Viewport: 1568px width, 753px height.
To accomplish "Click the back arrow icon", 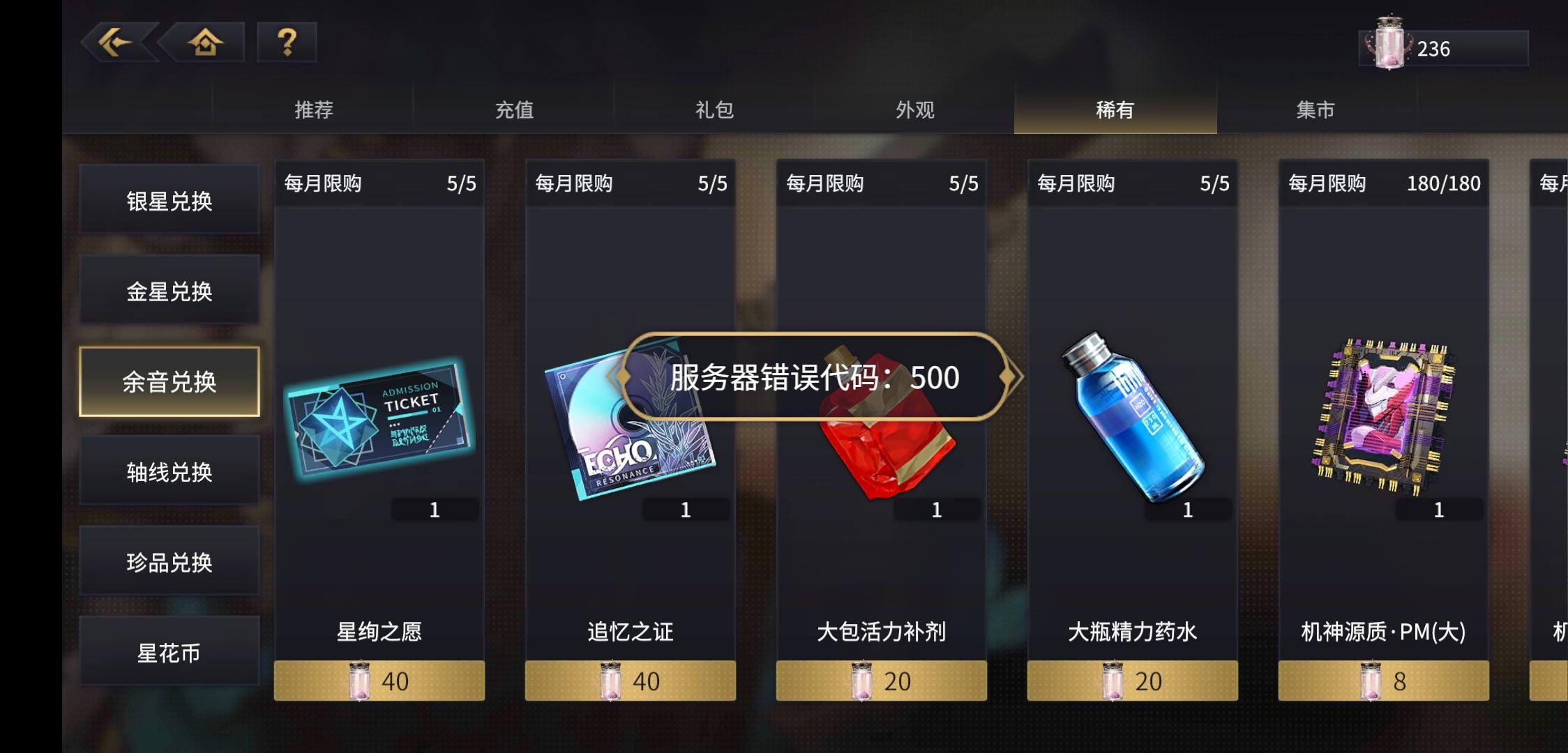I will 115,43.
